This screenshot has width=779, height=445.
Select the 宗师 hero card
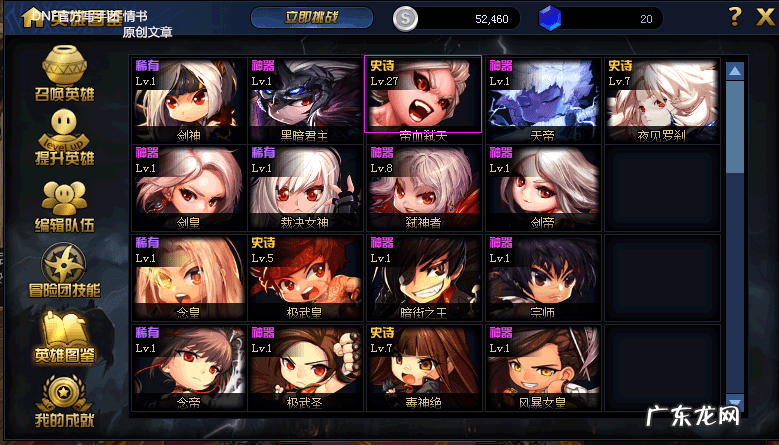click(541, 274)
